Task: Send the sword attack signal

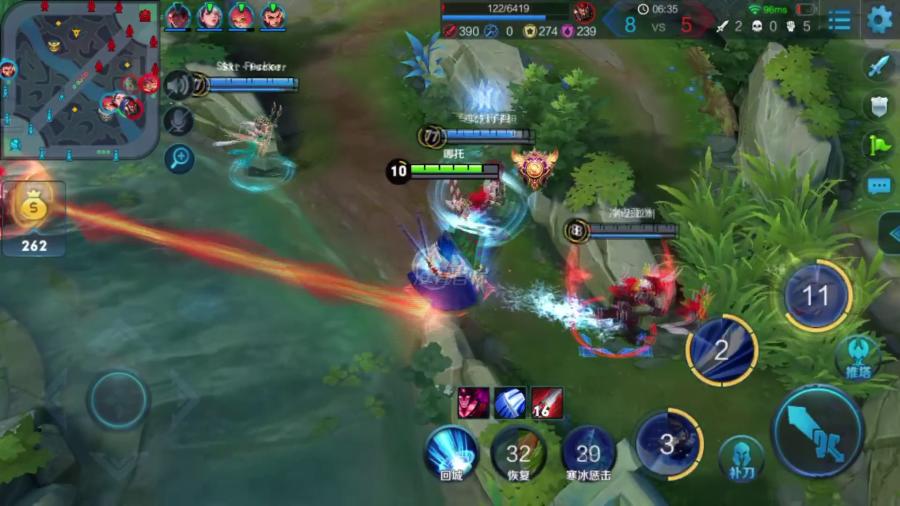Action: pos(878,66)
